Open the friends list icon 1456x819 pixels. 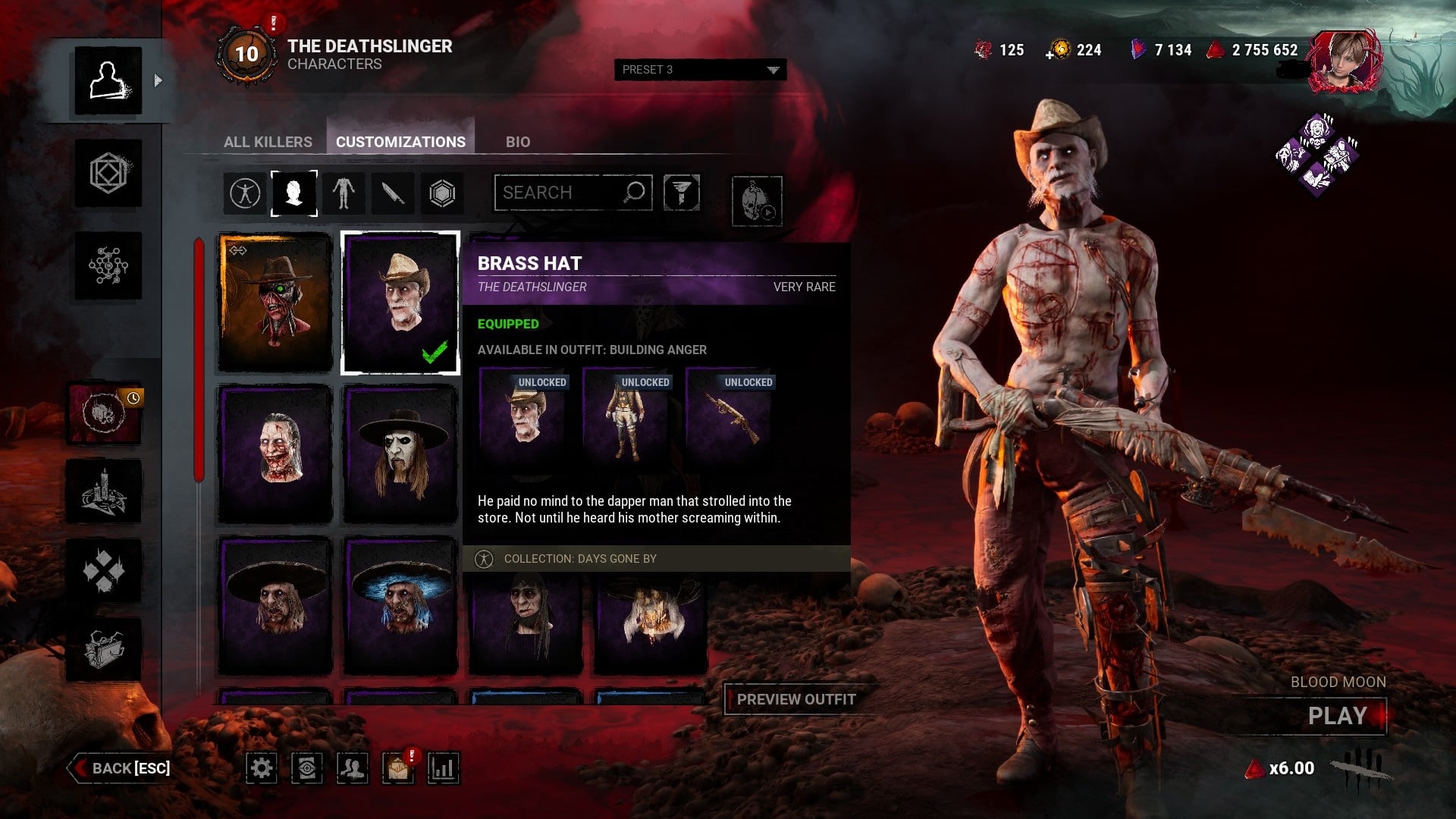tap(352, 768)
